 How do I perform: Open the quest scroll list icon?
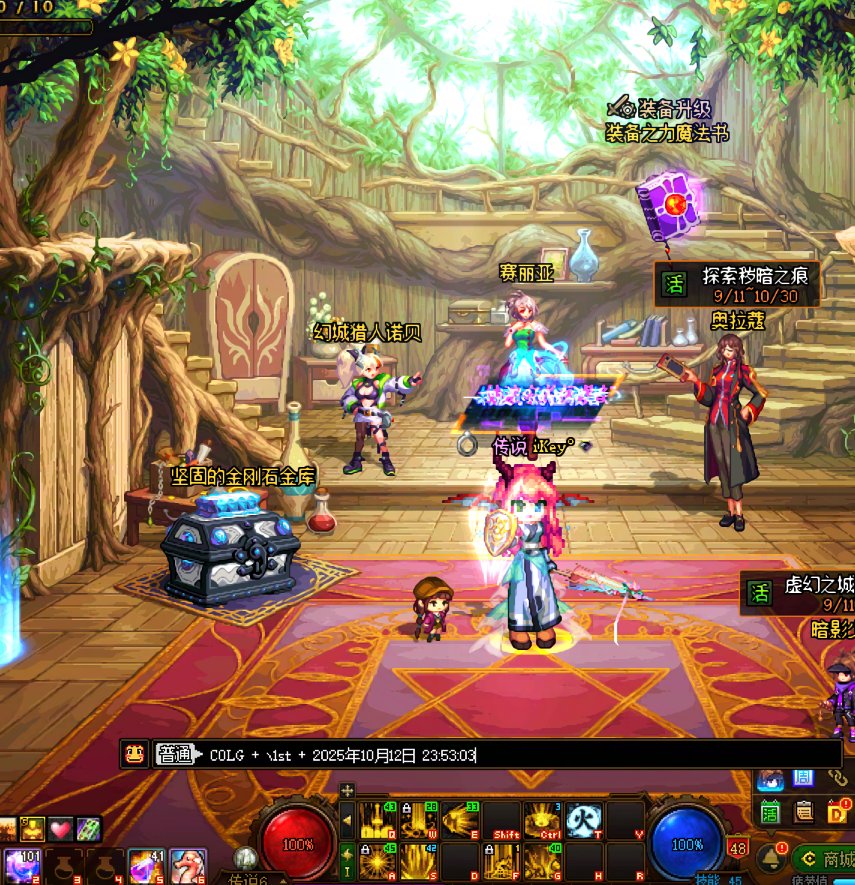click(803, 812)
